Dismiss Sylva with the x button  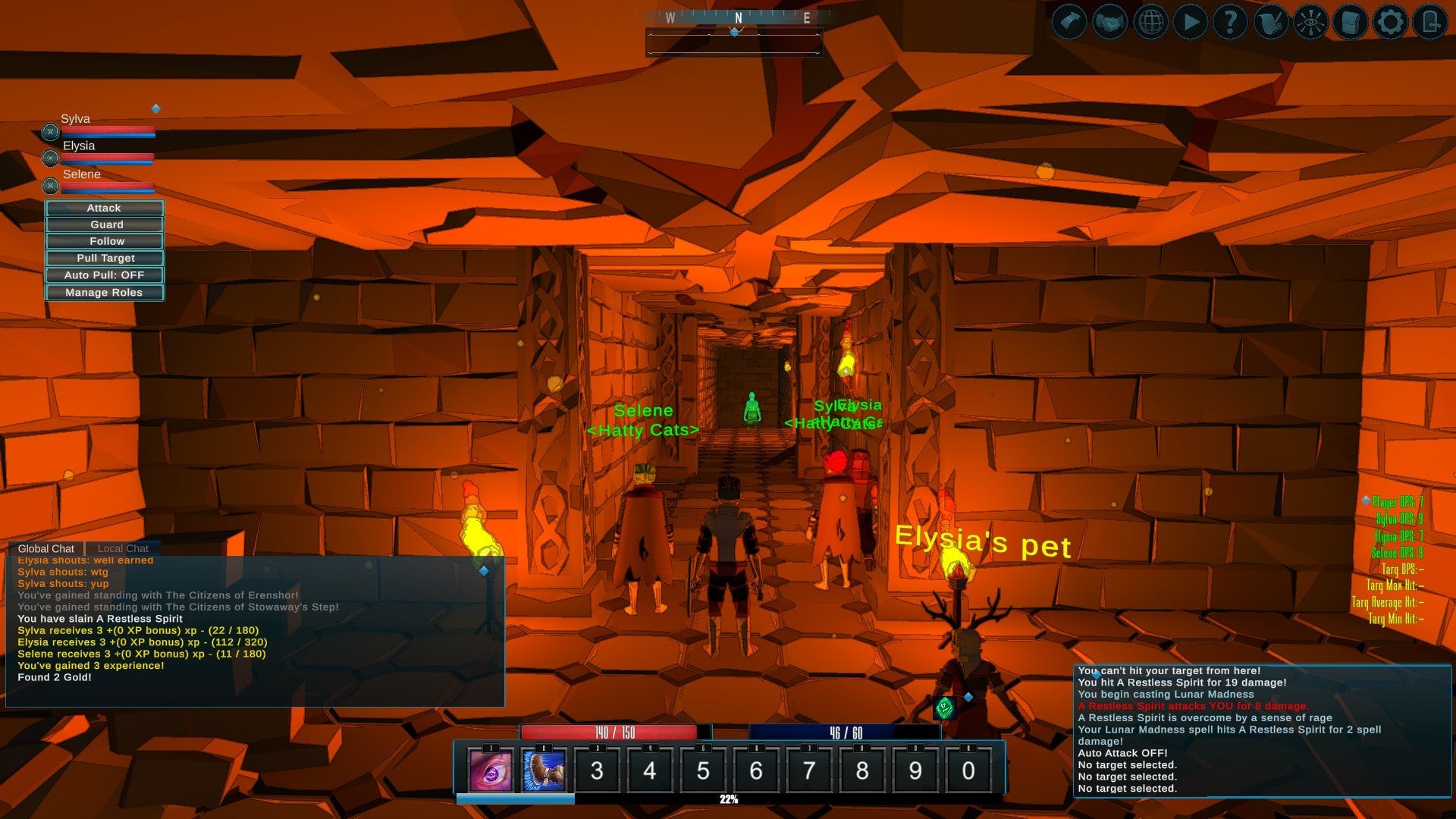coord(50,130)
